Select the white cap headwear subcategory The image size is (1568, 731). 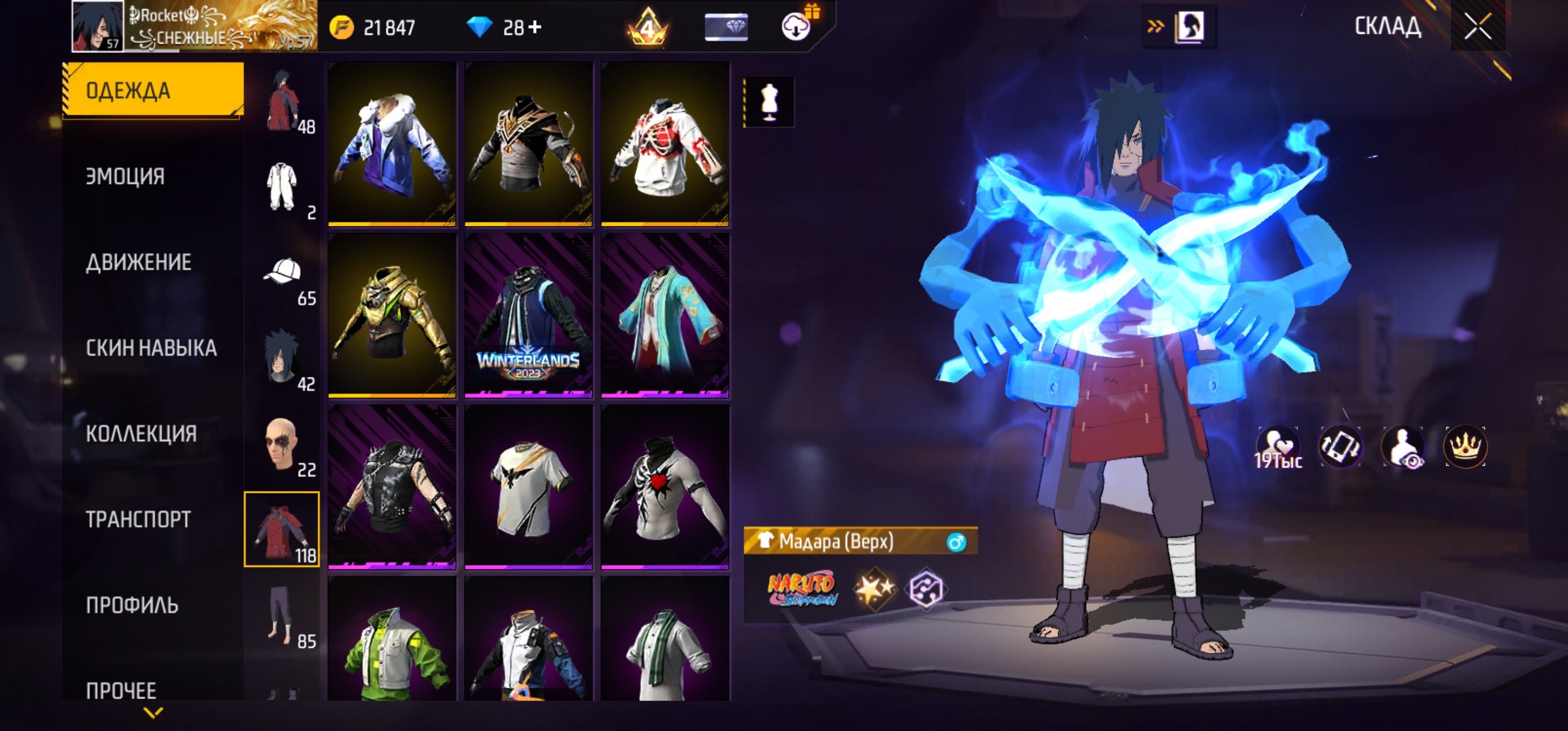[282, 273]
